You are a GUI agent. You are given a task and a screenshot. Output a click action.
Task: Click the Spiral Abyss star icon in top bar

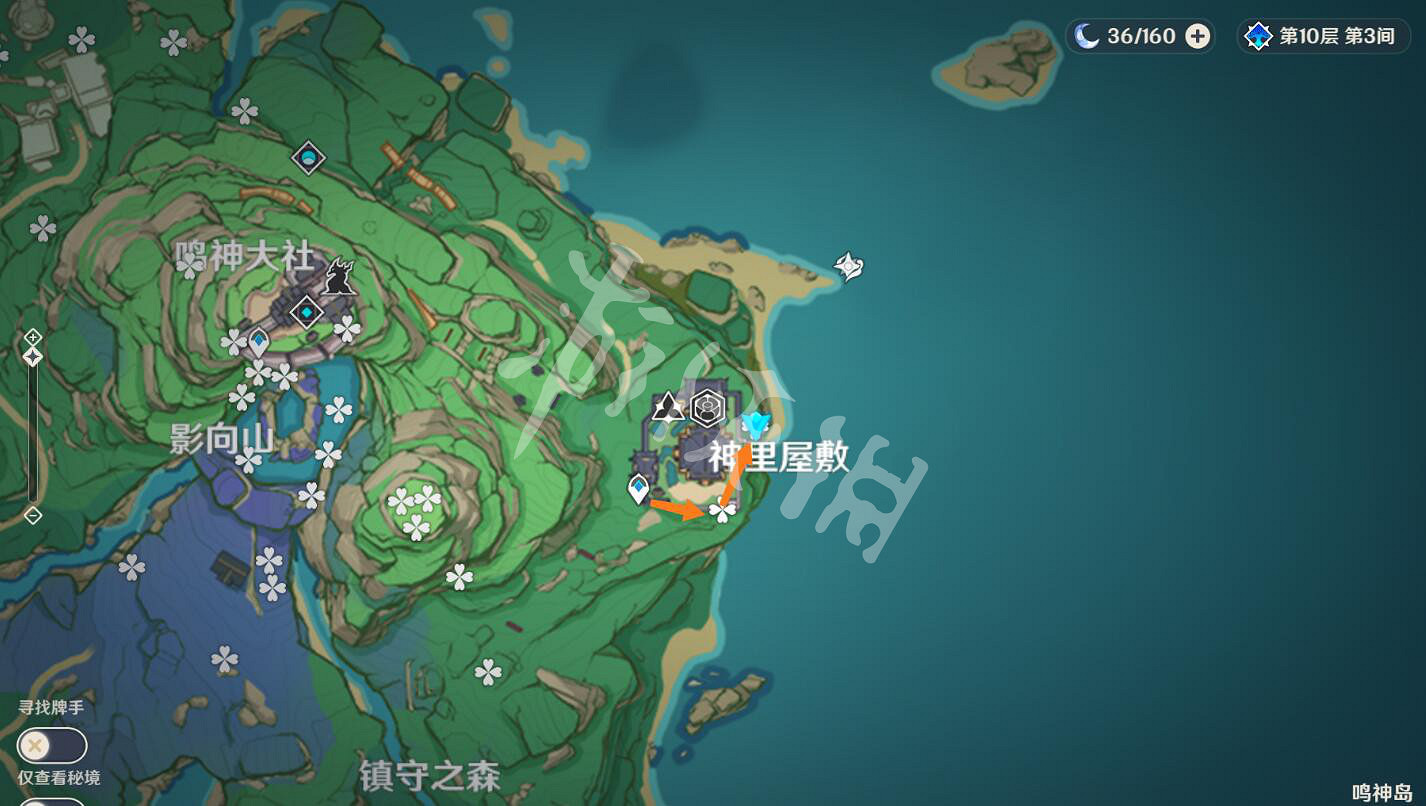tap(1259, 36)
